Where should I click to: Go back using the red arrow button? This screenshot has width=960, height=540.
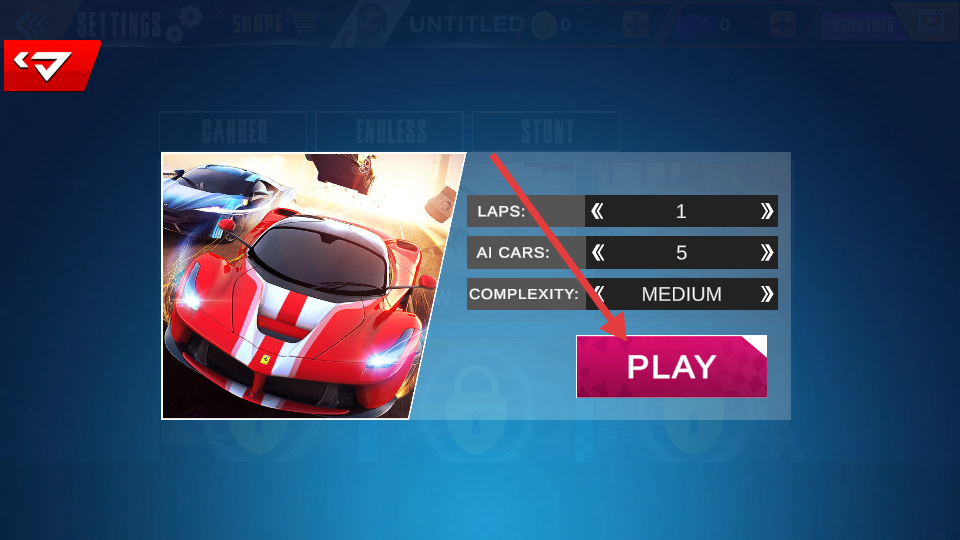[50, 66]
